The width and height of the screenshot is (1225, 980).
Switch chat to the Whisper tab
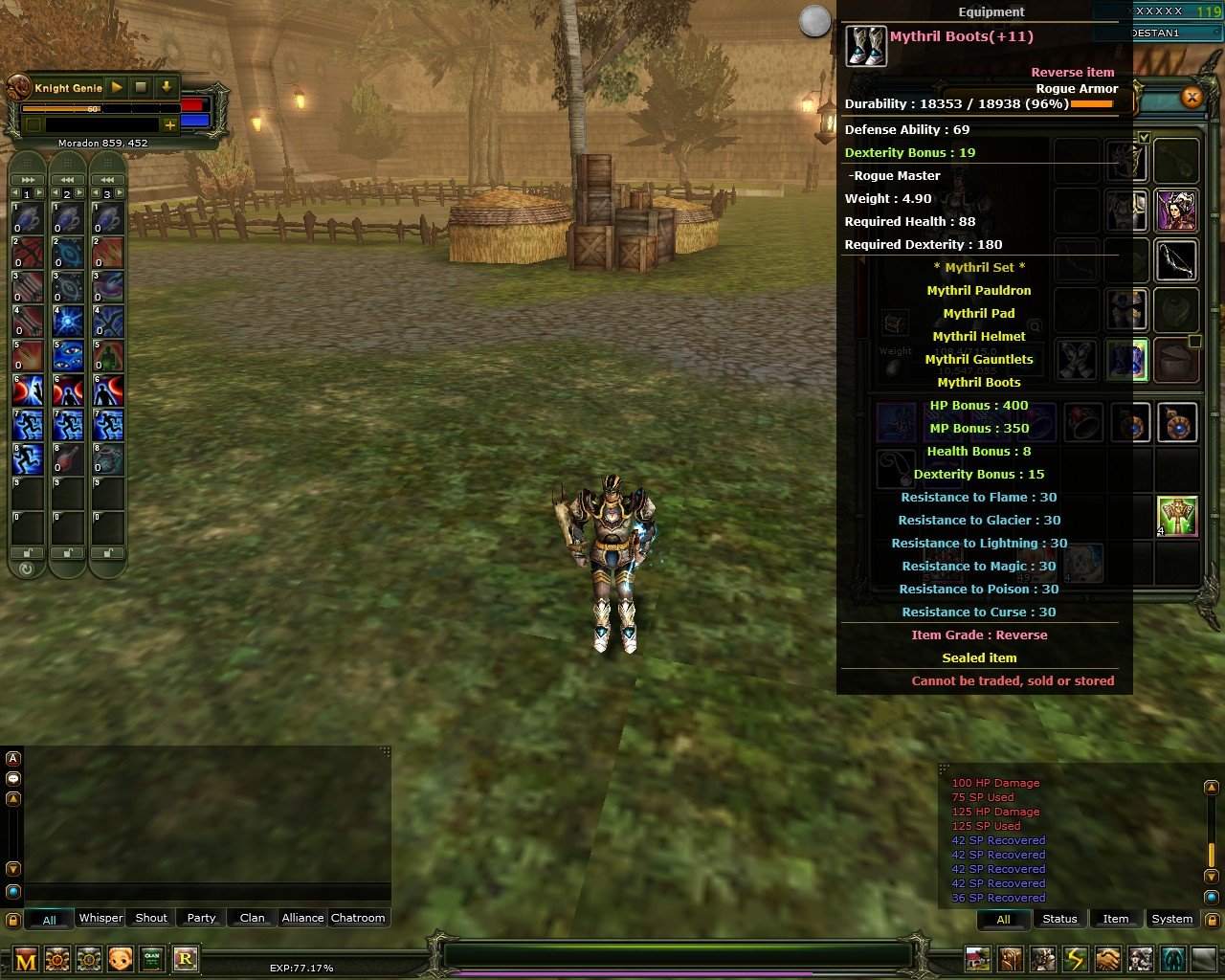click(x=100, y=918)
